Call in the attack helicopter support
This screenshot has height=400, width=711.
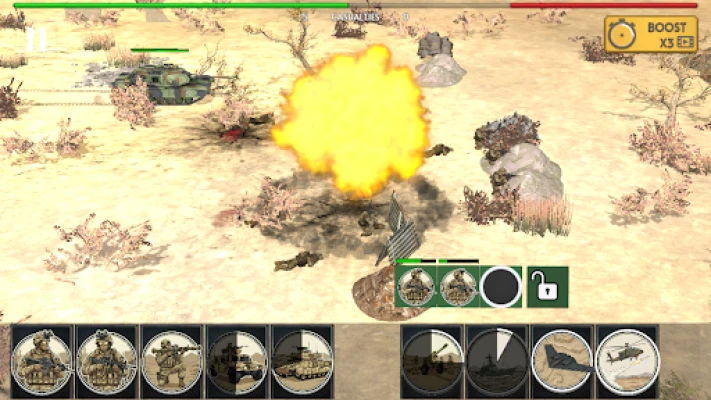[x=627, y=360]
